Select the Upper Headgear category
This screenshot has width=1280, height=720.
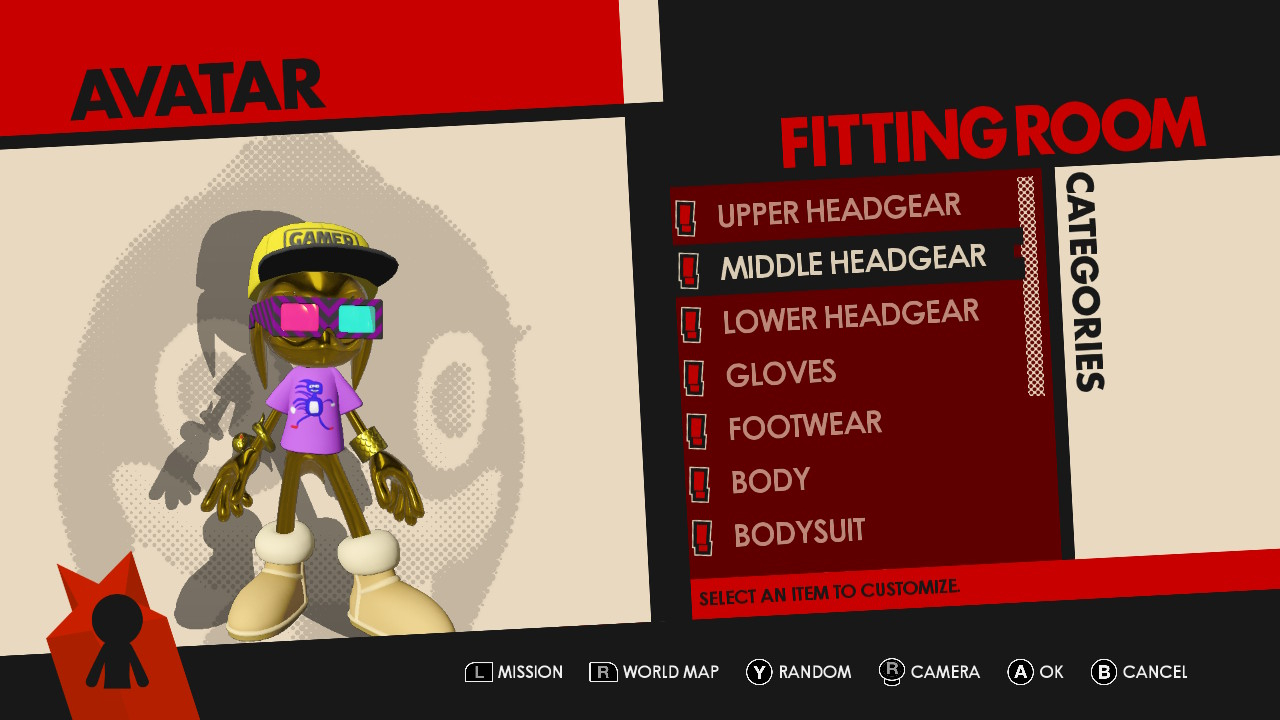(838, 210)
